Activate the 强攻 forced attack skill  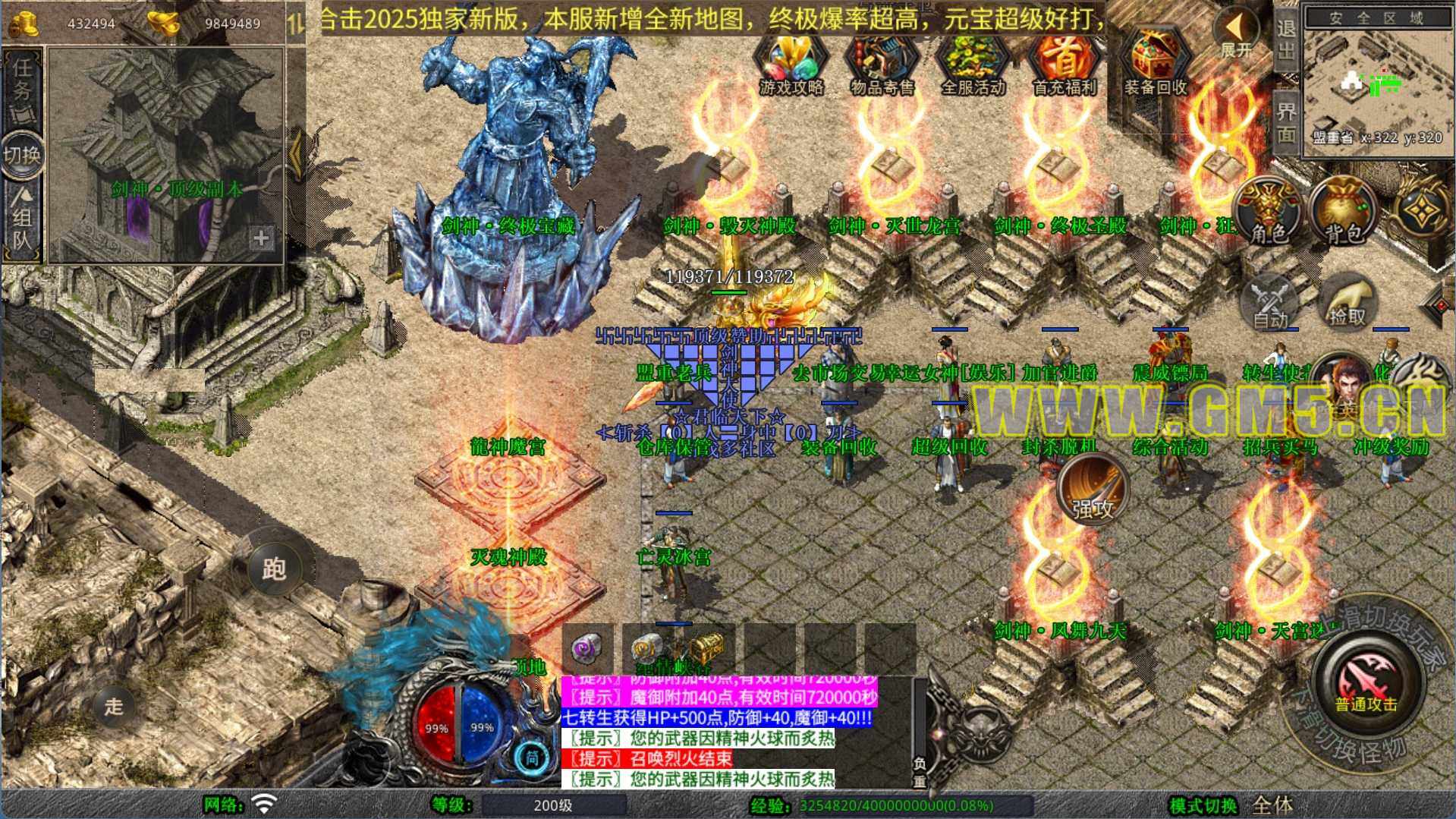point(1093,490)
